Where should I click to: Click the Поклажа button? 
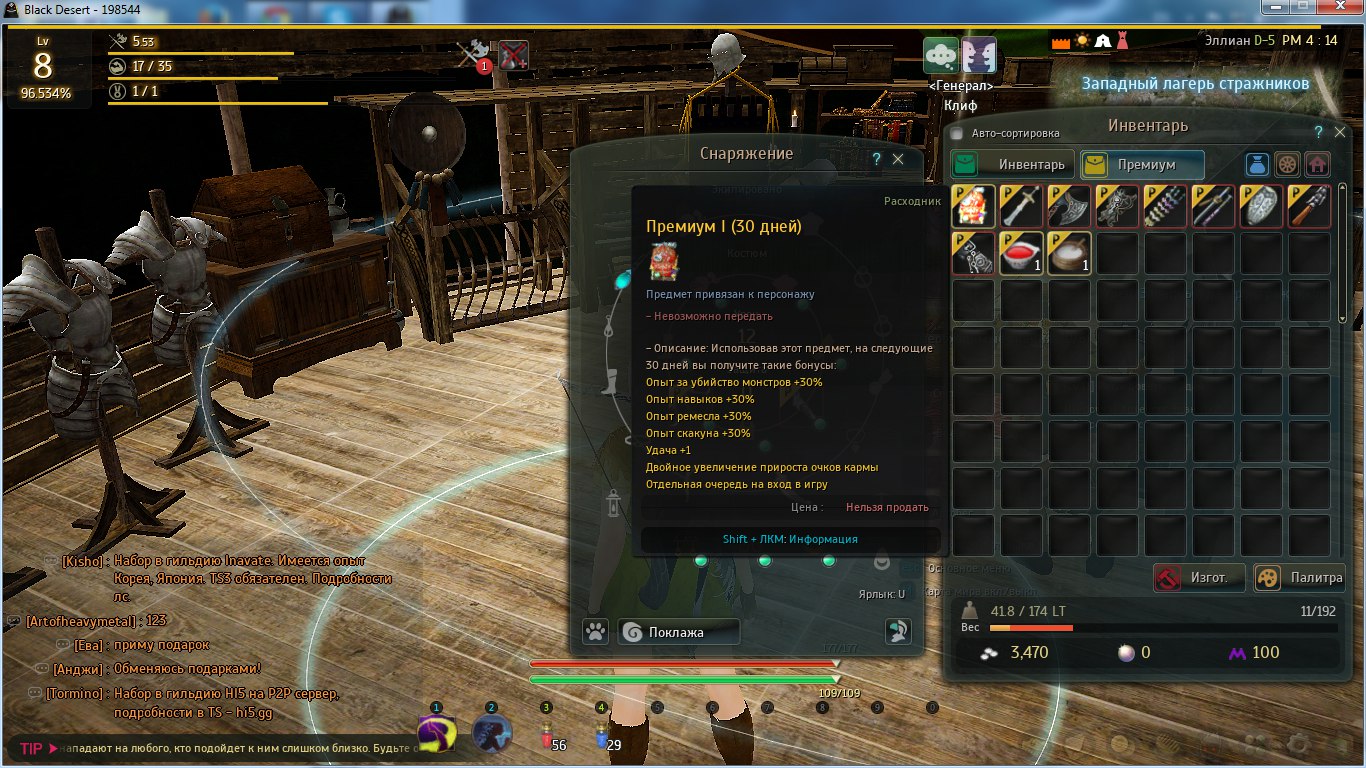click(678, 632)
